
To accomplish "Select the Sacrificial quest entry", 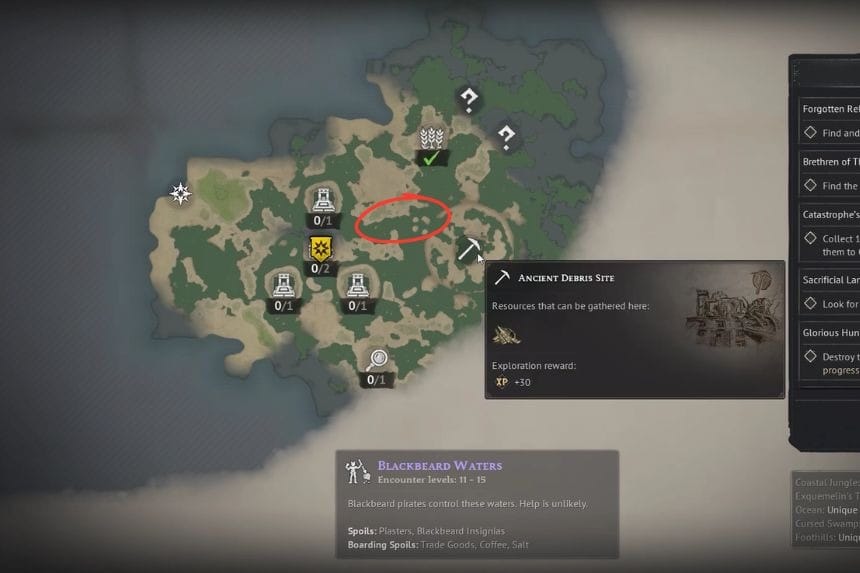I will pos(830,281).
